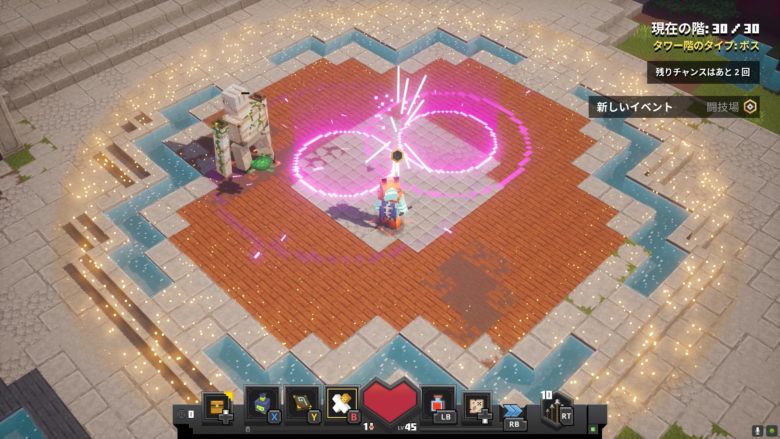
Task: Use the book artifact in the hotbar
Action: pos(302,402)
